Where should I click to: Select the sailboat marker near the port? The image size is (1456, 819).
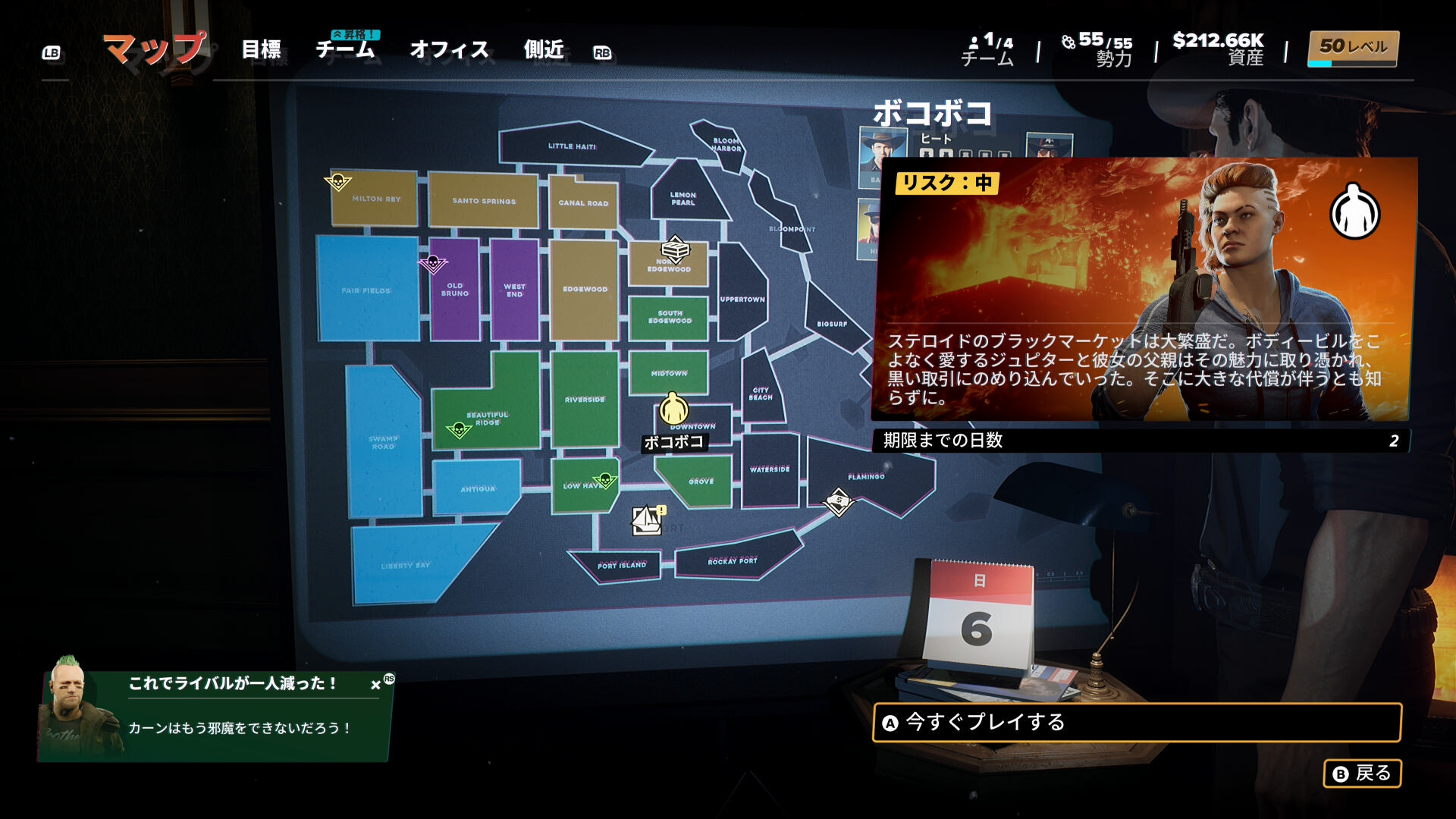(x=647, y=520)
